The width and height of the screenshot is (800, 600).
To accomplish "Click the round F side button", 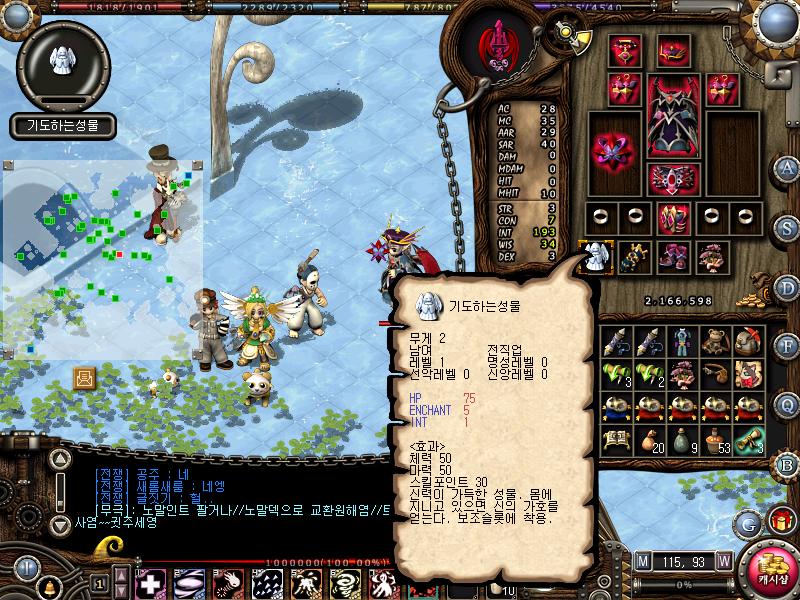I will click(786, 346).
